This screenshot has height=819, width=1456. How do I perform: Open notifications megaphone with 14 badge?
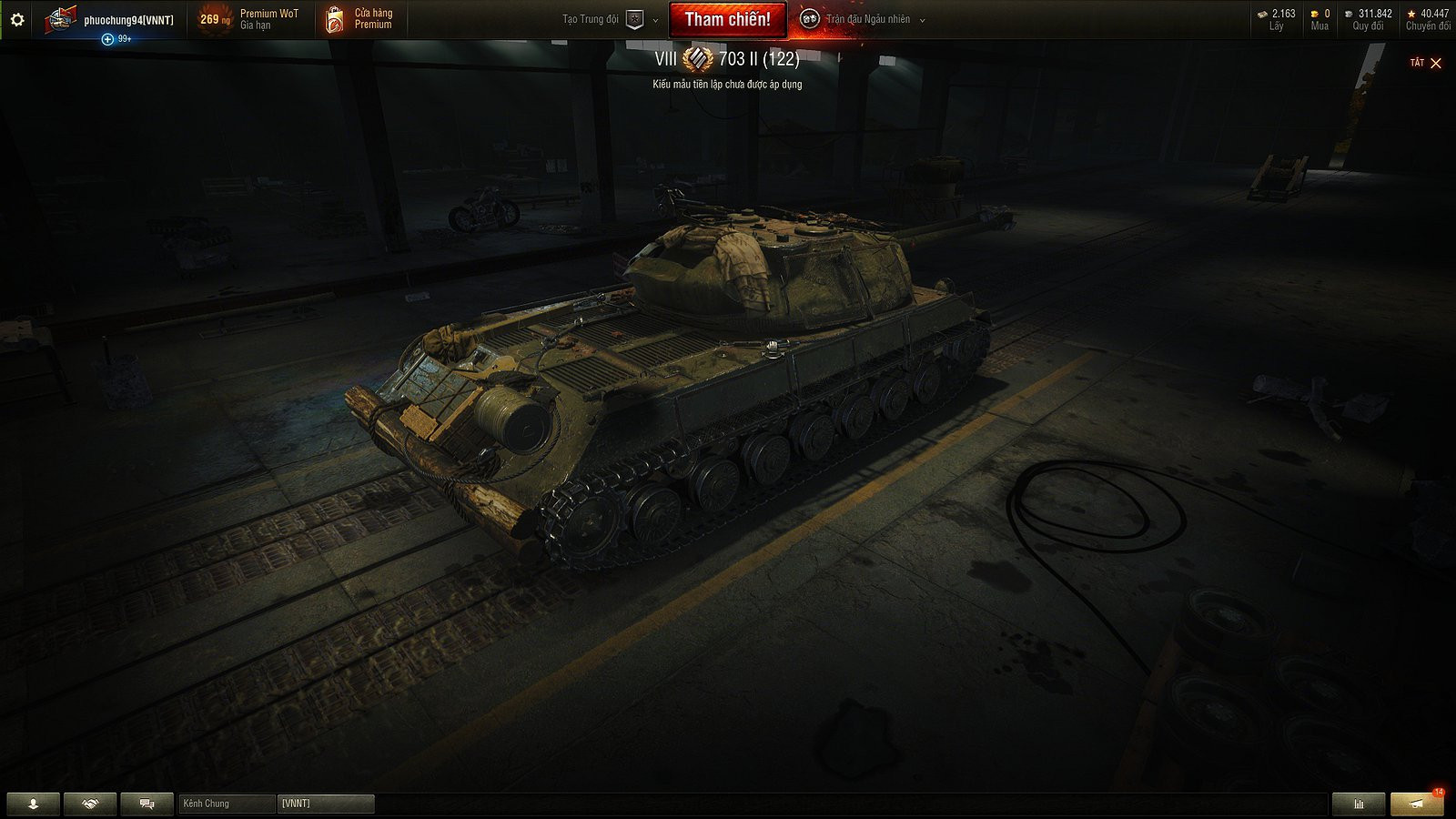coord(1415,804)
